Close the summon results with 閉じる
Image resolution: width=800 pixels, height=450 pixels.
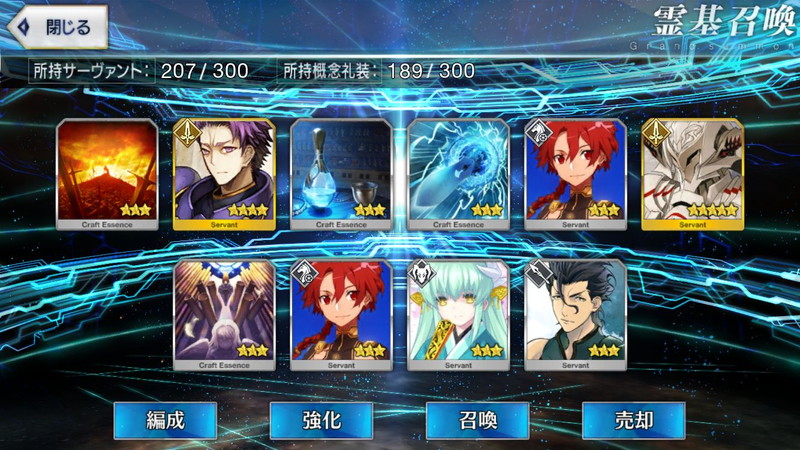pos(56,28)
